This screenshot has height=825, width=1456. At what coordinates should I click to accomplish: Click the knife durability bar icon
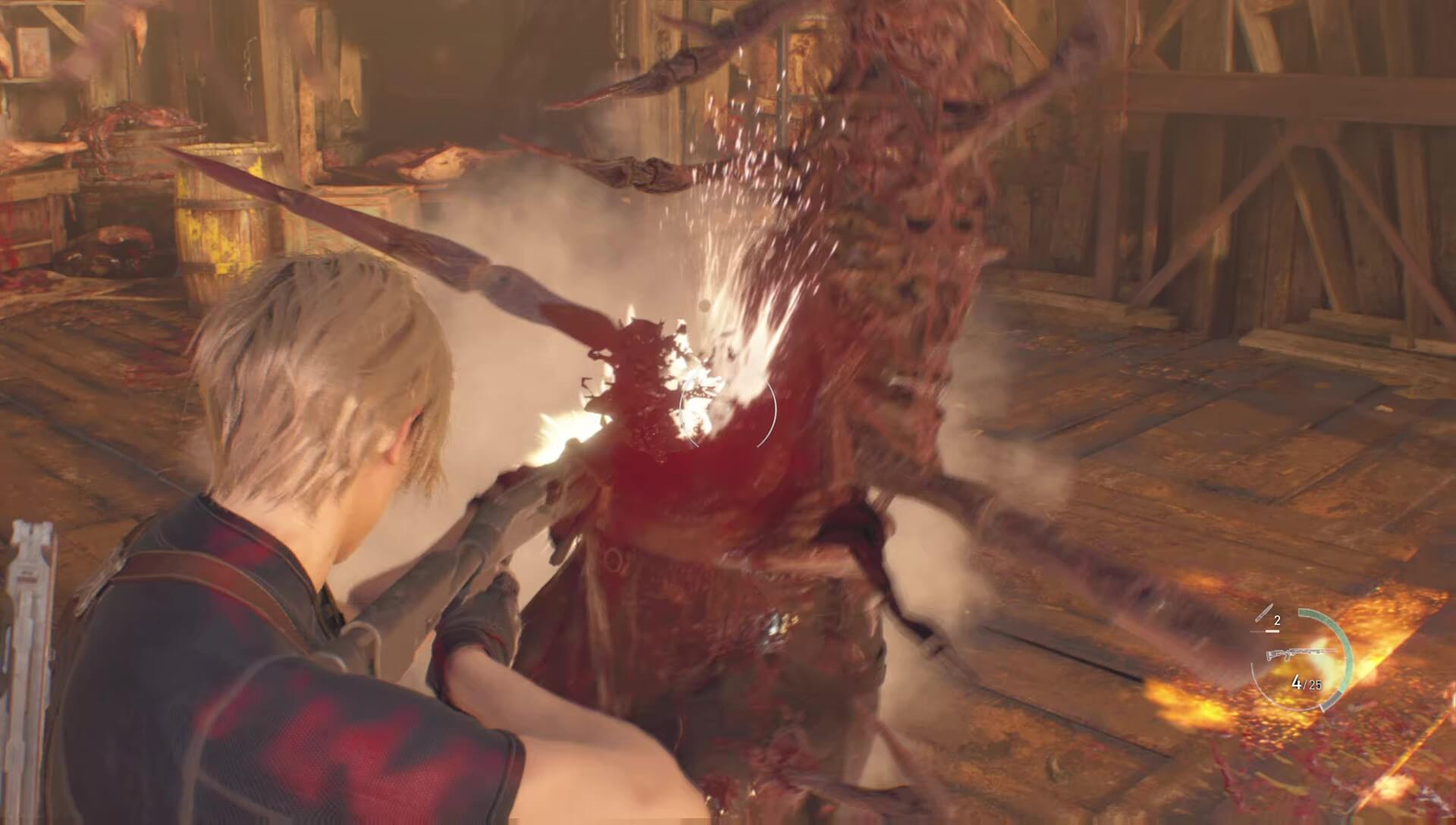1271,630
